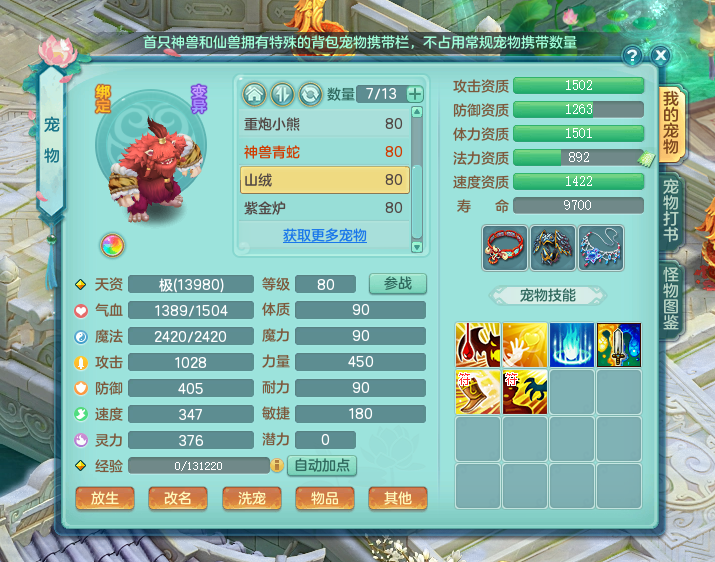Switch to the 宠物打书 tab
This screenshot has height=562, width=715.
[x=671, y=208]
